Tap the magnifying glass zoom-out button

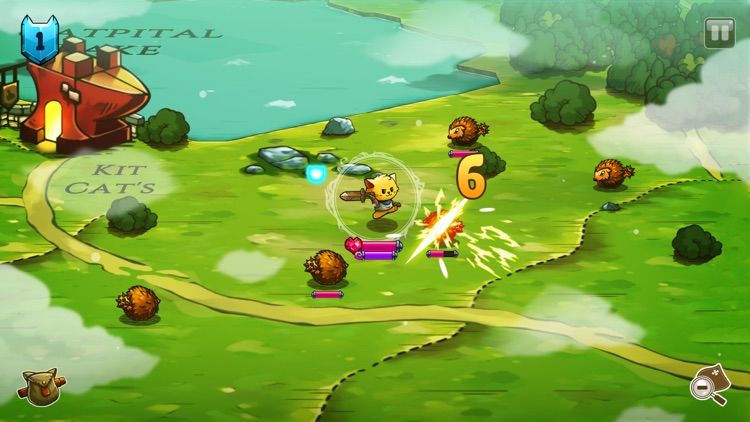pos(709,386)
